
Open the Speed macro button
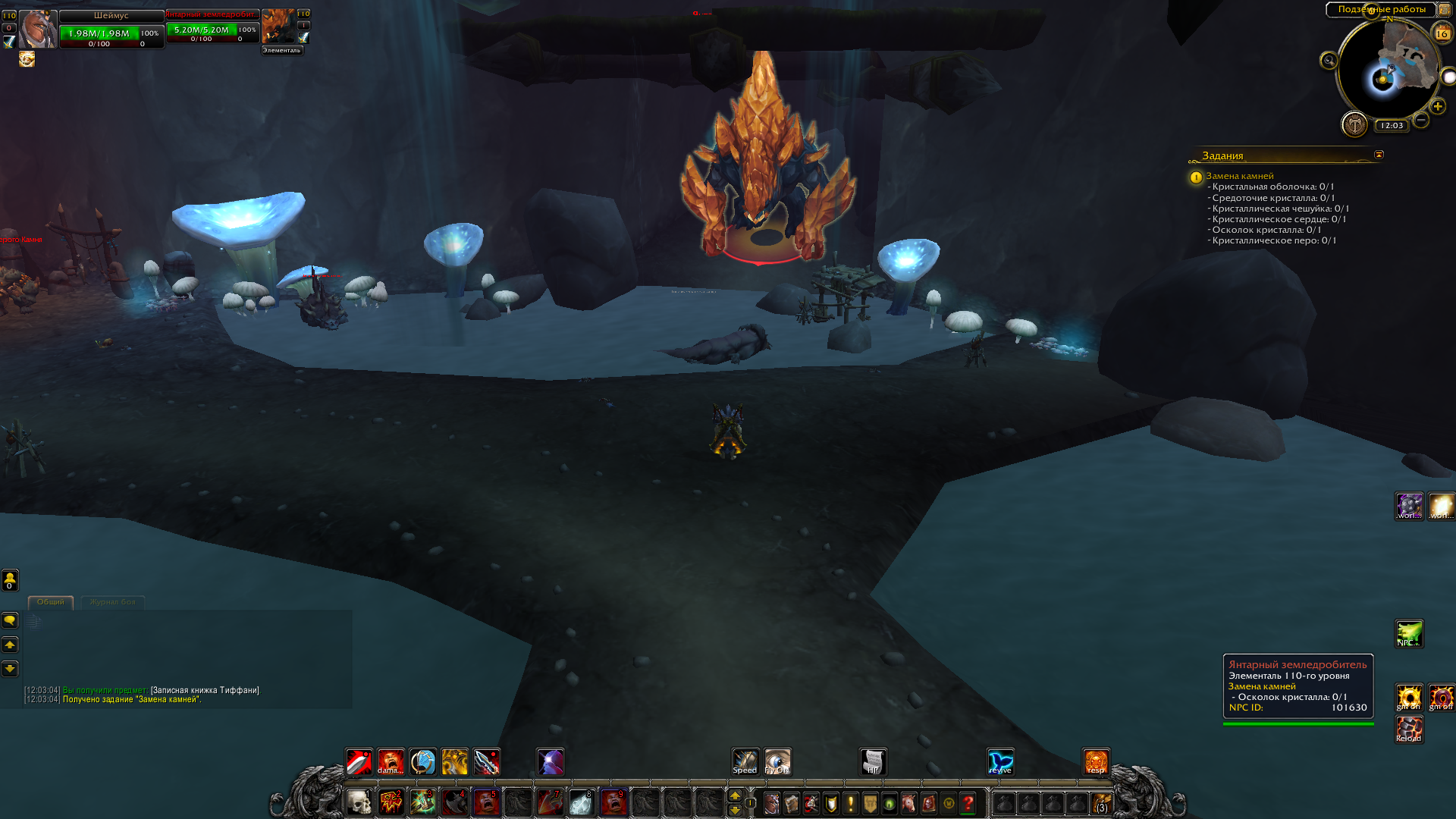pos(745,761)
